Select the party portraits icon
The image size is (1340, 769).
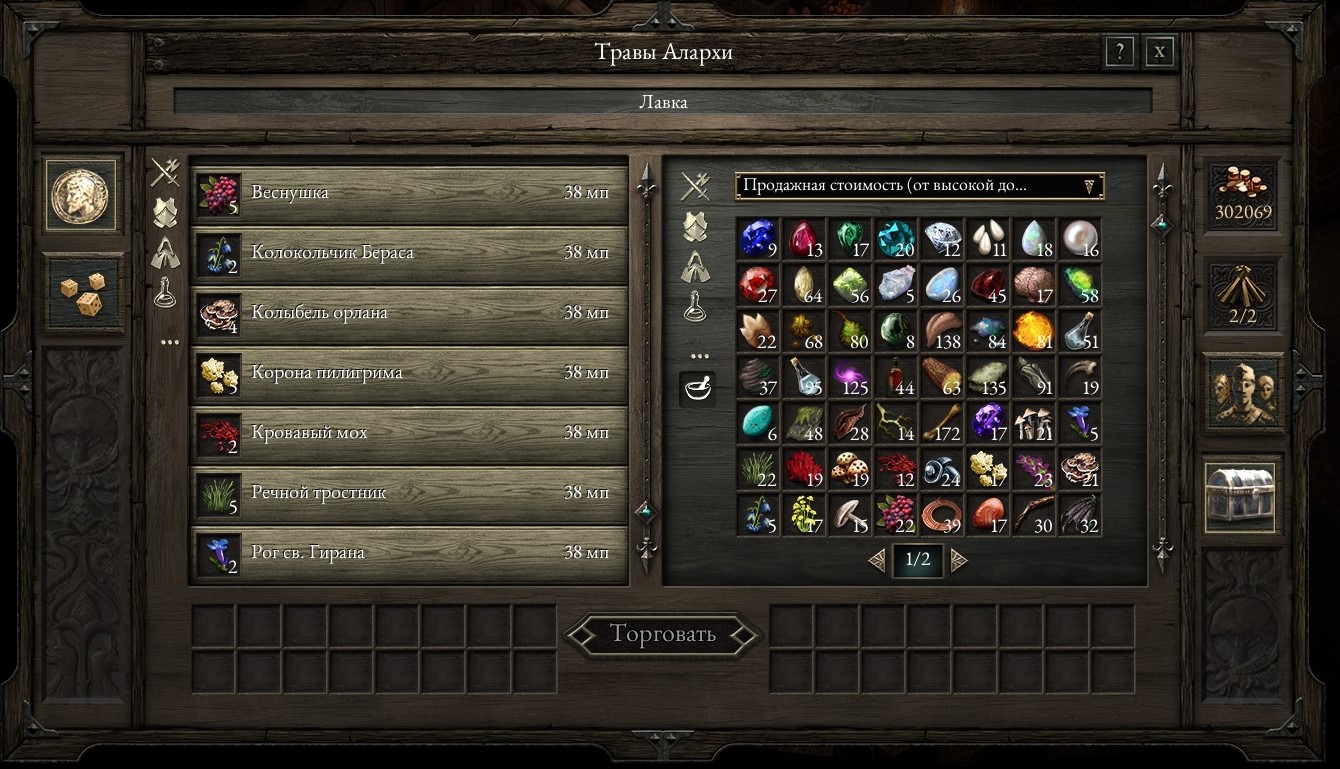(x=1243, y=390)
